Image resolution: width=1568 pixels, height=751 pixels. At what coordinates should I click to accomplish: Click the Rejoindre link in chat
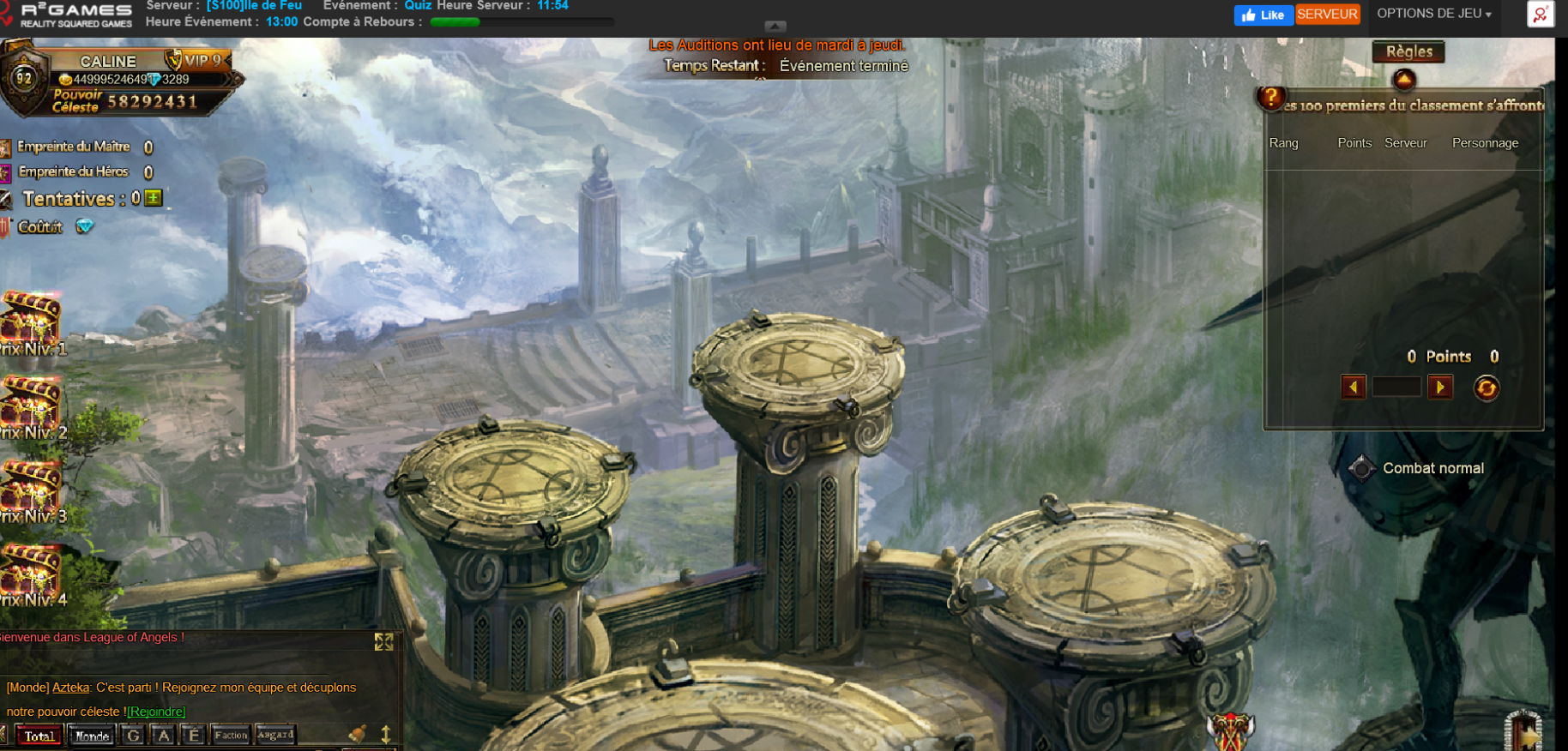[156, 712]
